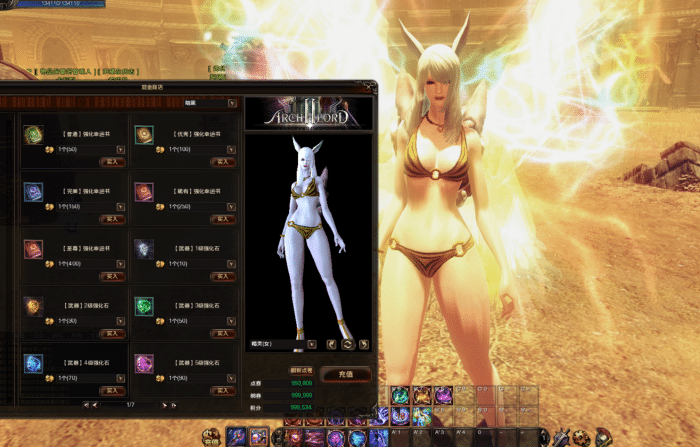This screenshot has height=447, width=700.
Task: Click the 充值 recharge button
Action: point(346,374)
